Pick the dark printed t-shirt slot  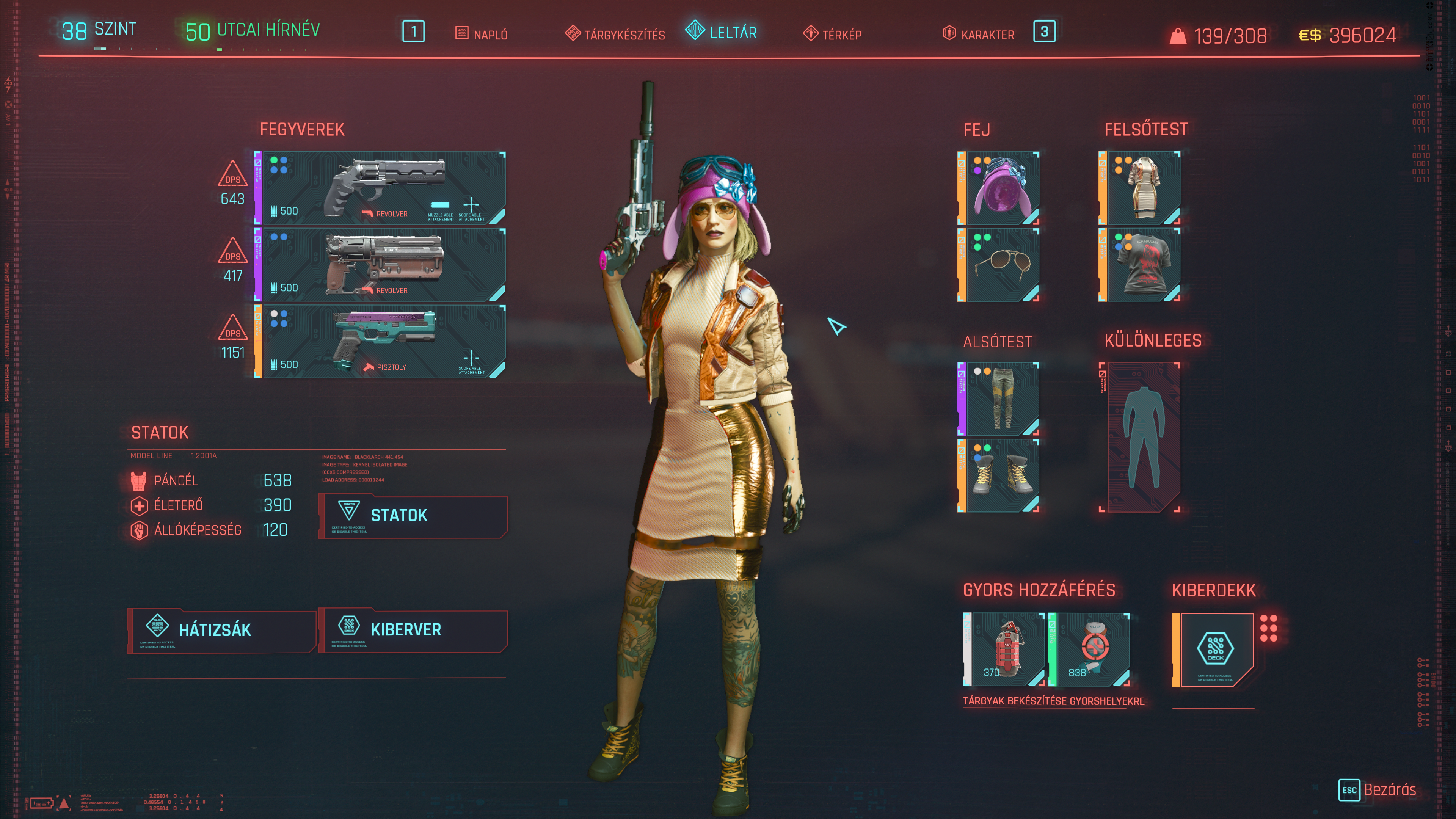[x=1141, y=265]
